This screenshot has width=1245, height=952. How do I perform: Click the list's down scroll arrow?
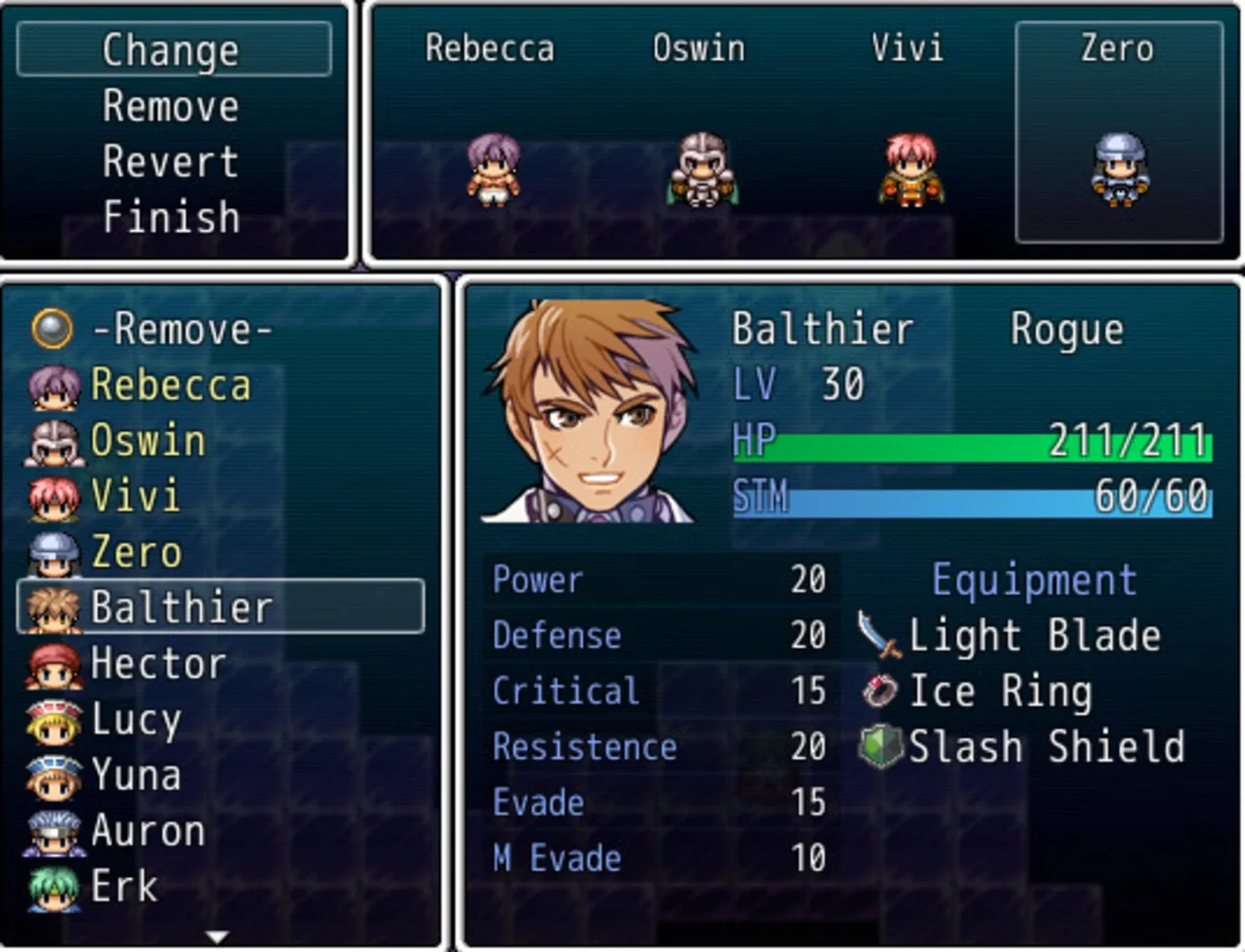coord(217,936)
